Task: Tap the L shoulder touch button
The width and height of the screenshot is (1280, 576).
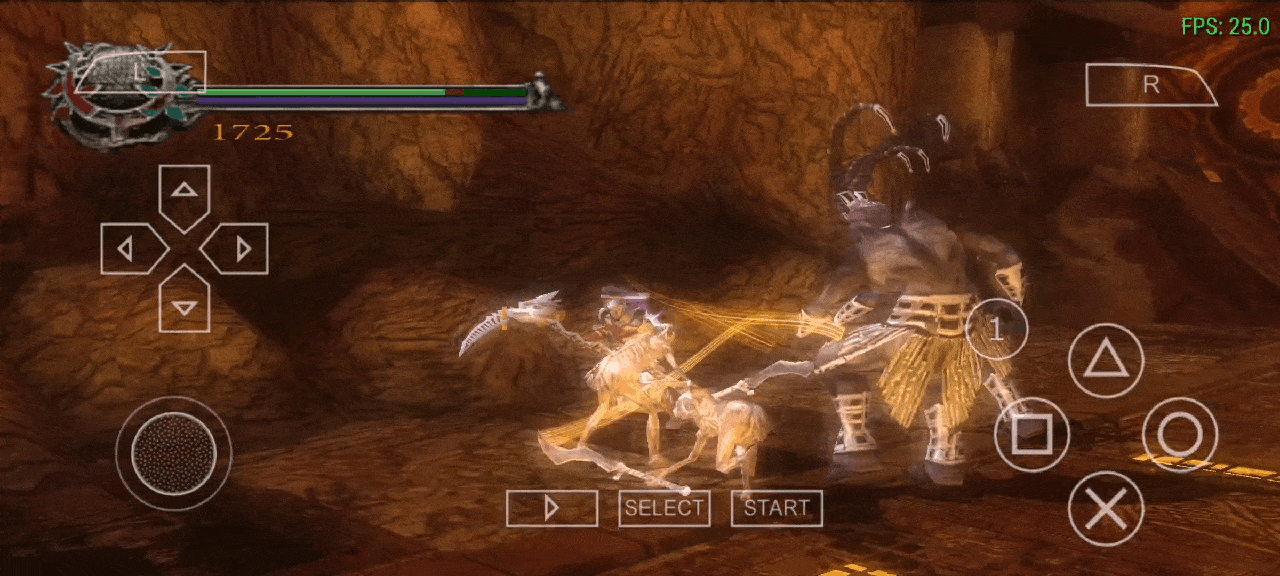Action: (140, 72)
